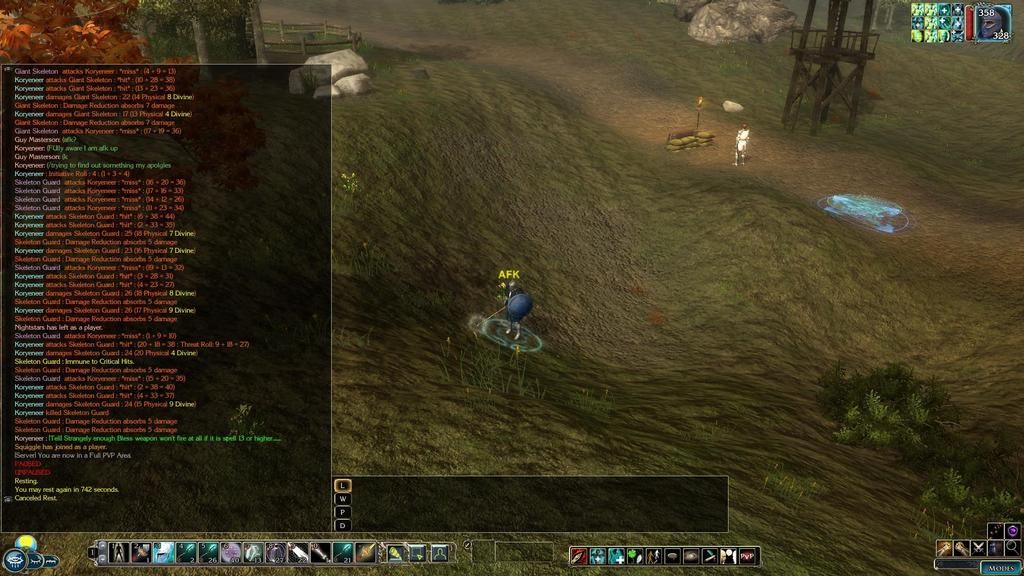Use the red feather quick action icon
The height and width of the screenshot is (576, 1024).
click(580, 556)
